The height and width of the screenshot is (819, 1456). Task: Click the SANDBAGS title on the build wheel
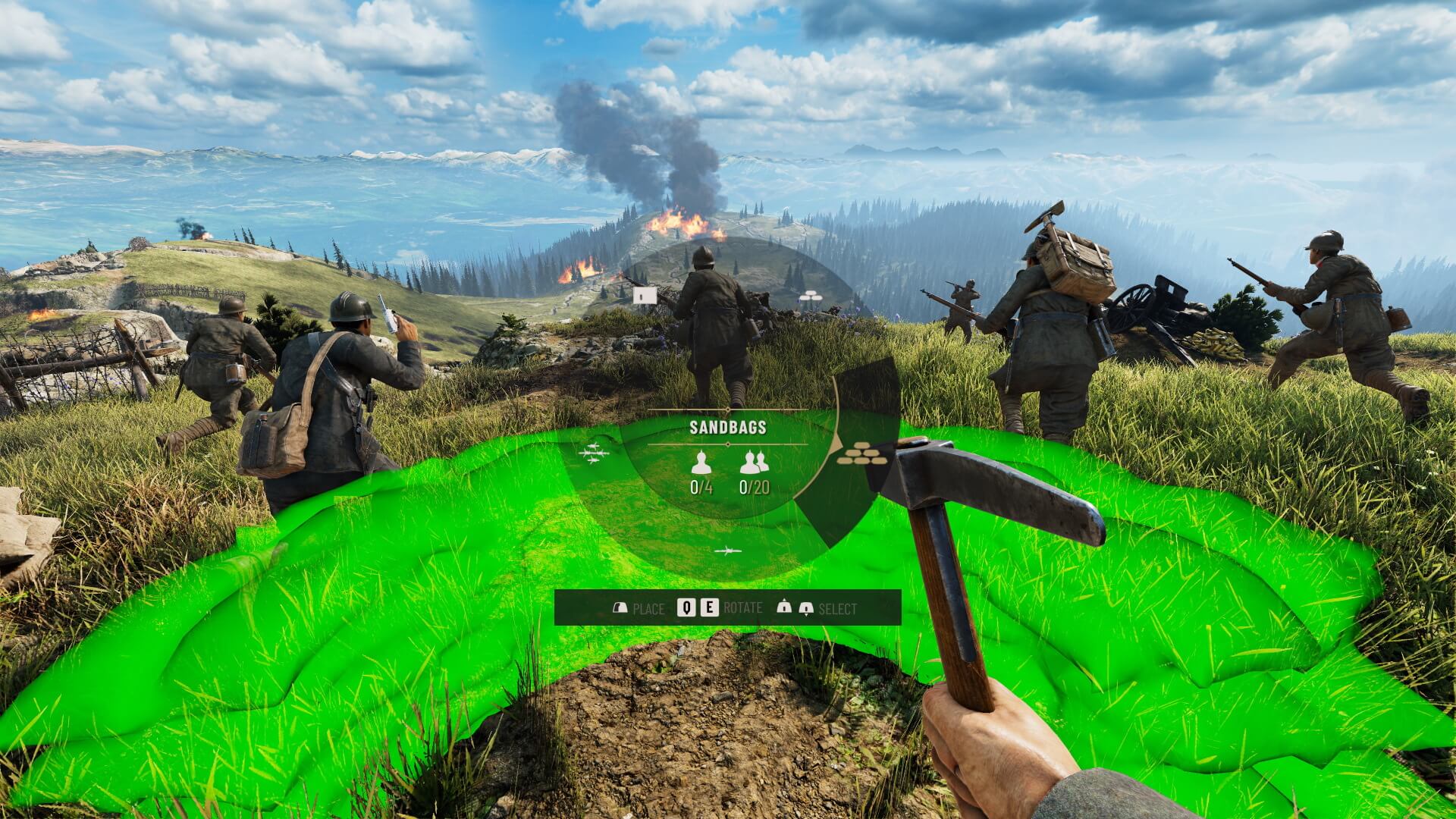tap(728, 428)
